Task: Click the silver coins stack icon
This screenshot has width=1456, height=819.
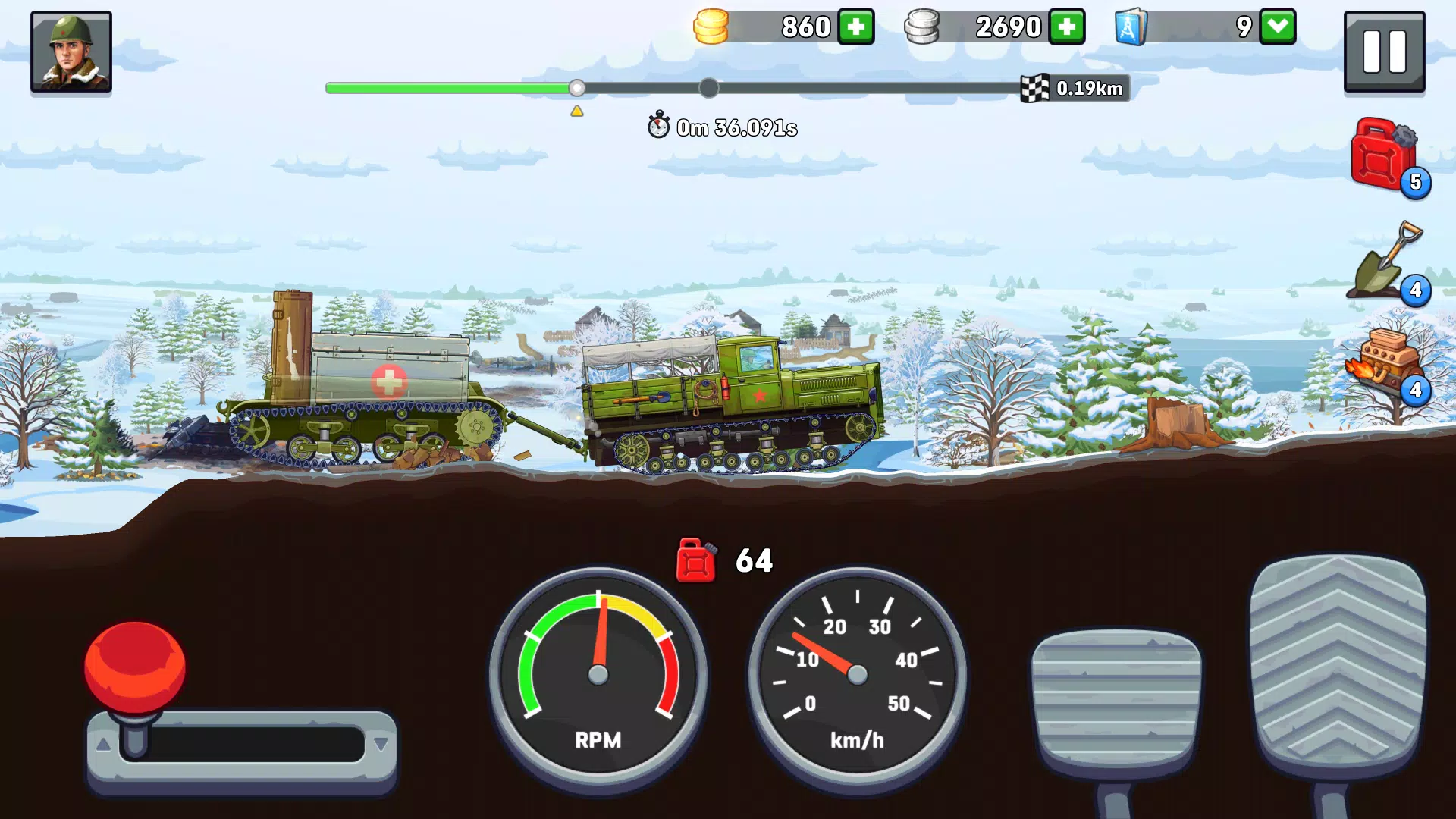Action: pos(924,27)
